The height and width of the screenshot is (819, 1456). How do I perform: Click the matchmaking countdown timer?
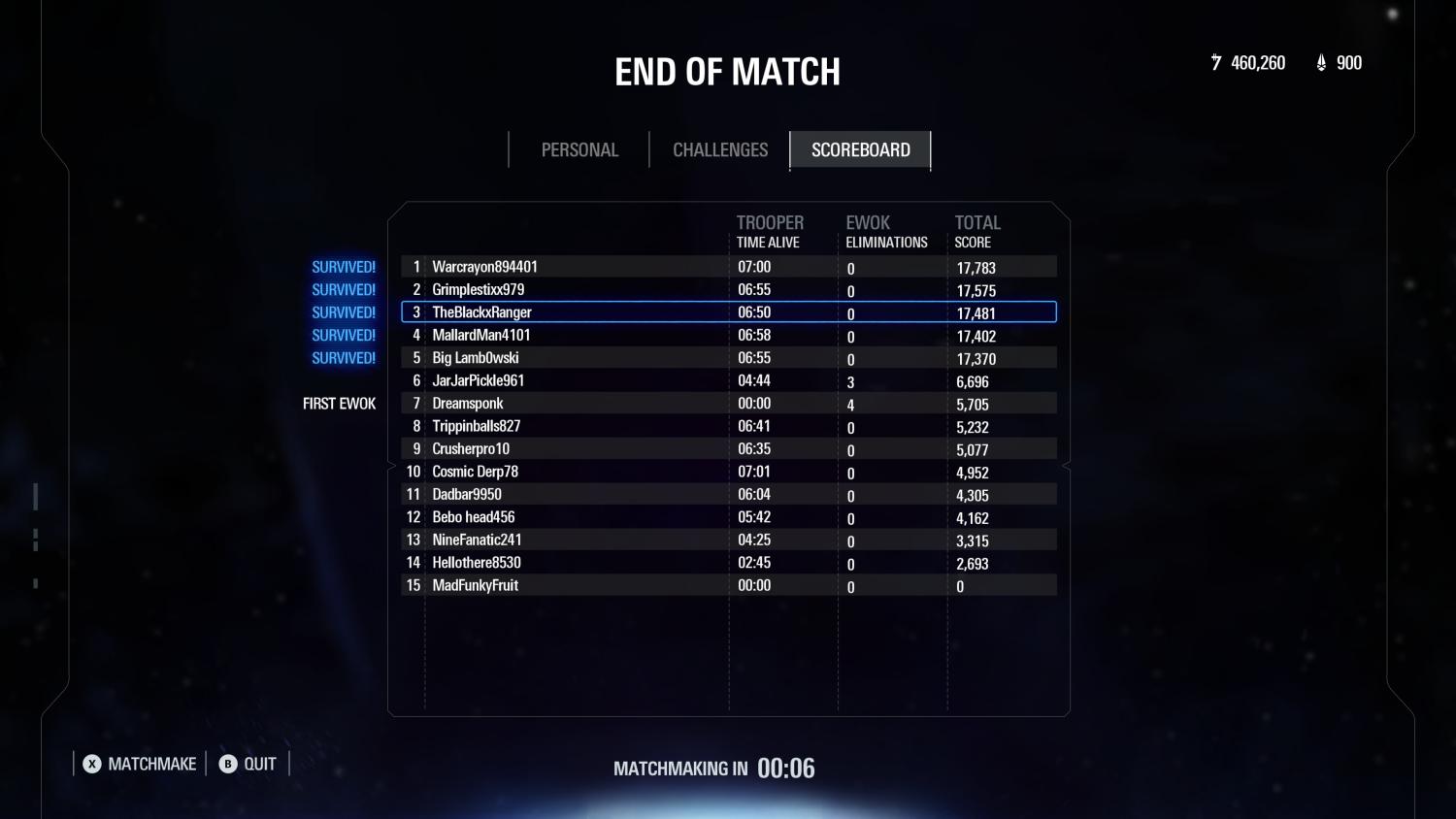pyautogui.click(x=787, y=768)
